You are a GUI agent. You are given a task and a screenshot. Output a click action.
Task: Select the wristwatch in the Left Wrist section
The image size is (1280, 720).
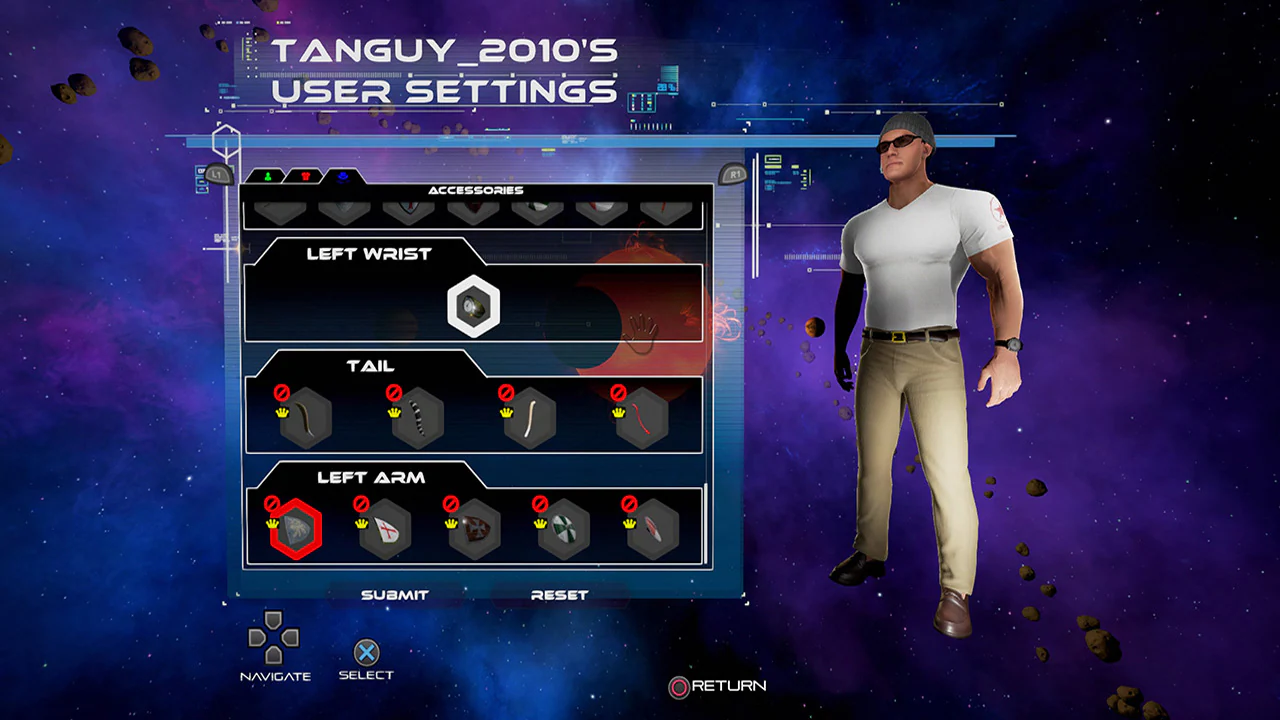pos(473,305)
